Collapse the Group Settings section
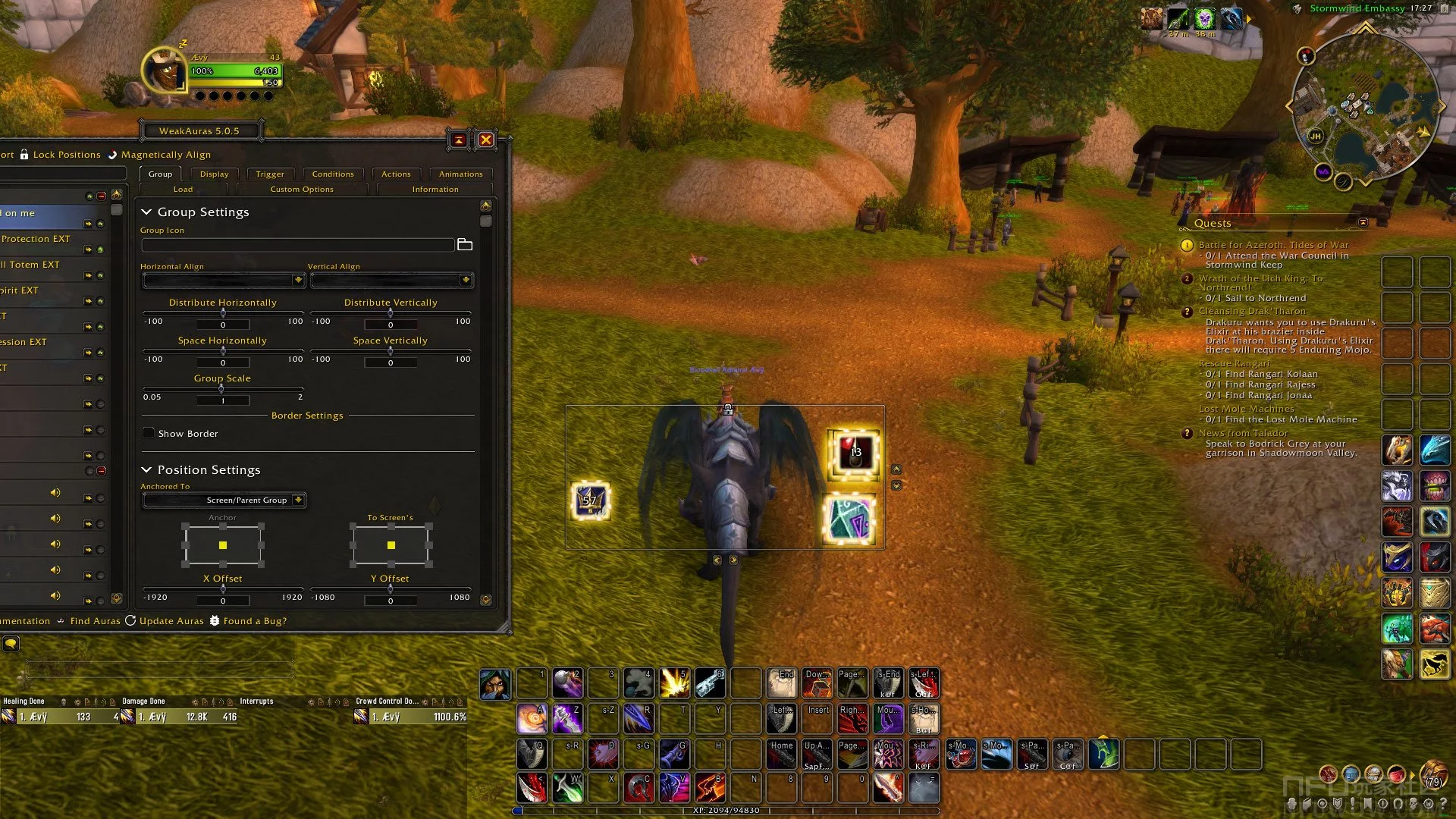The image size is (1456, 819). pyautogui.click(x=147, y=212)
